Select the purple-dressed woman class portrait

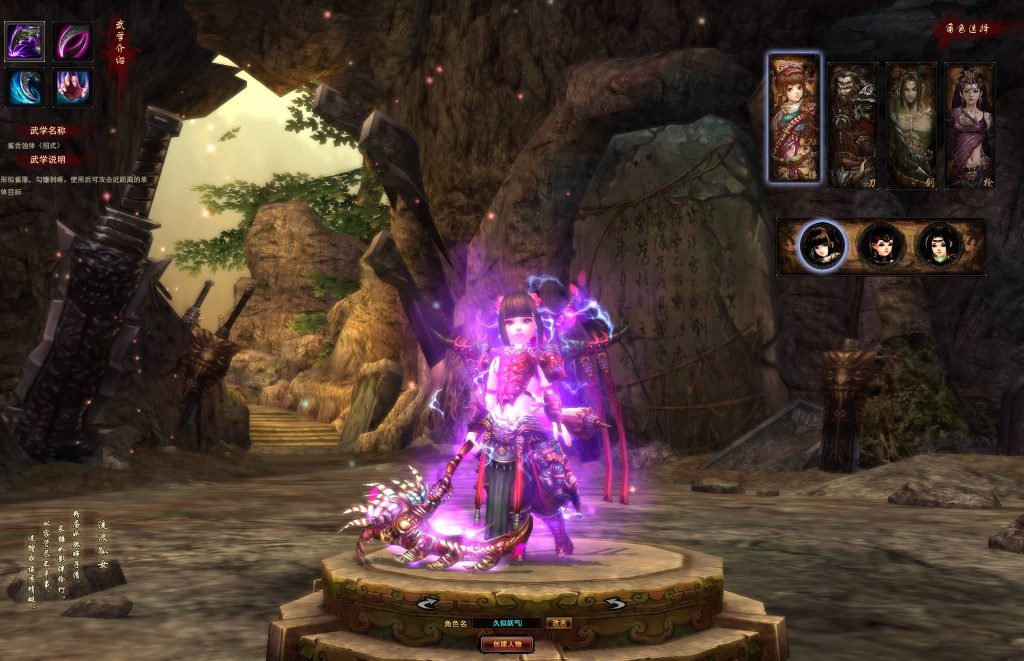(x=969, y=125)
